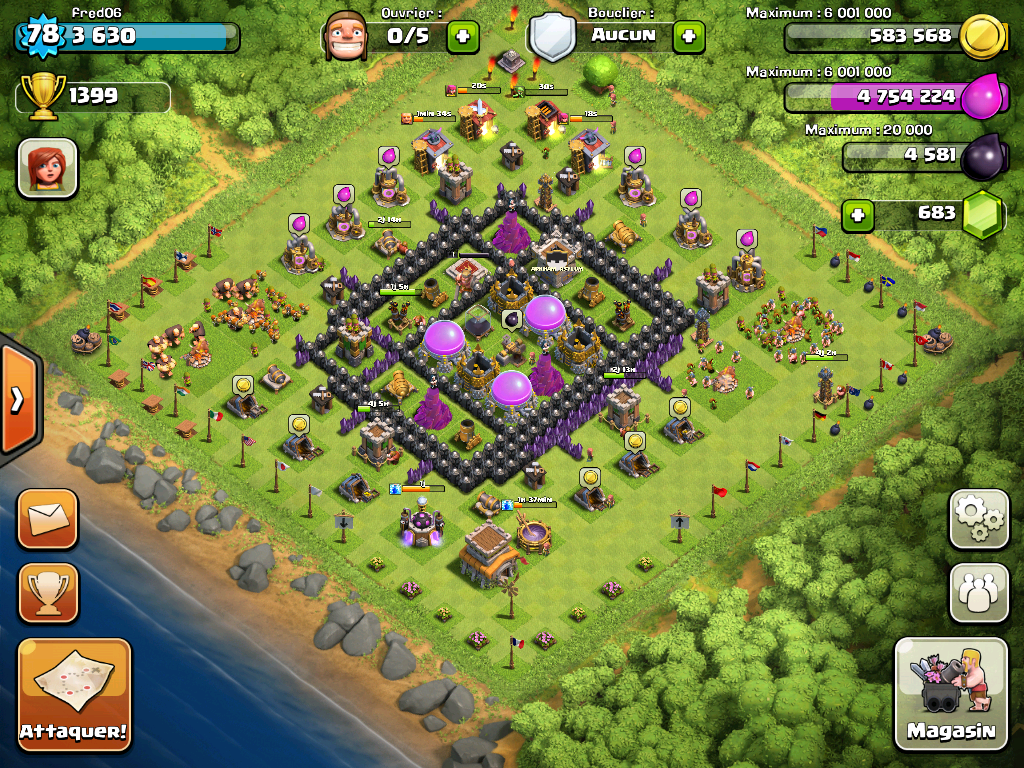Screen dimensions: 1024x768
Task: Open the settings gears button
Action: click(979, 518)
